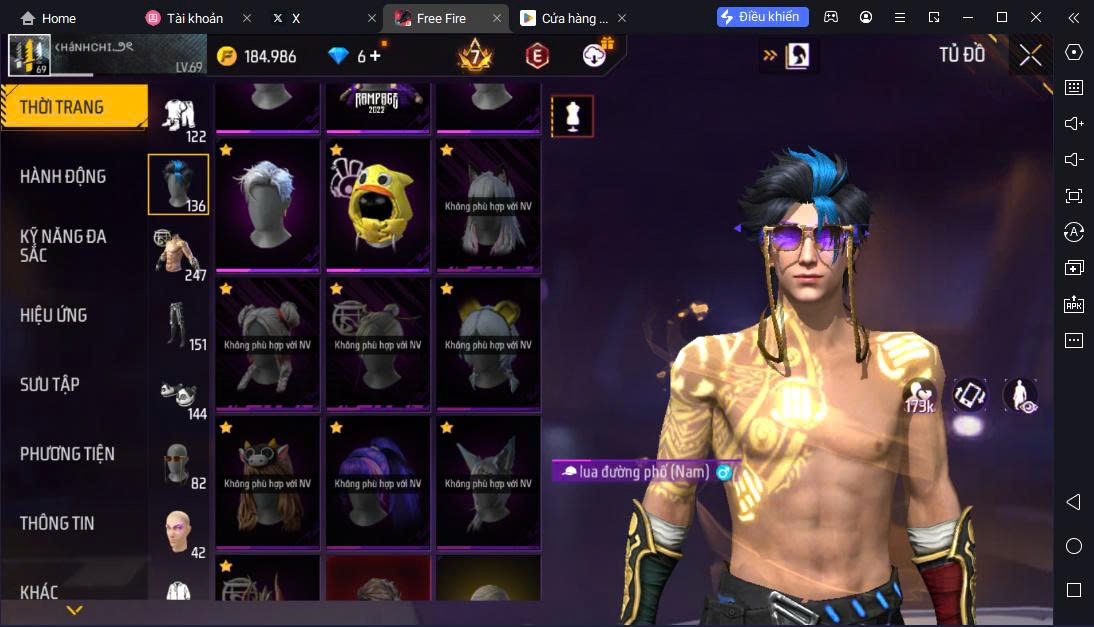Open the shoes category showing 144
Image resolution: width=1094 pixels, height=627 pixels.
pyautogui.click(x=178, y=393)
